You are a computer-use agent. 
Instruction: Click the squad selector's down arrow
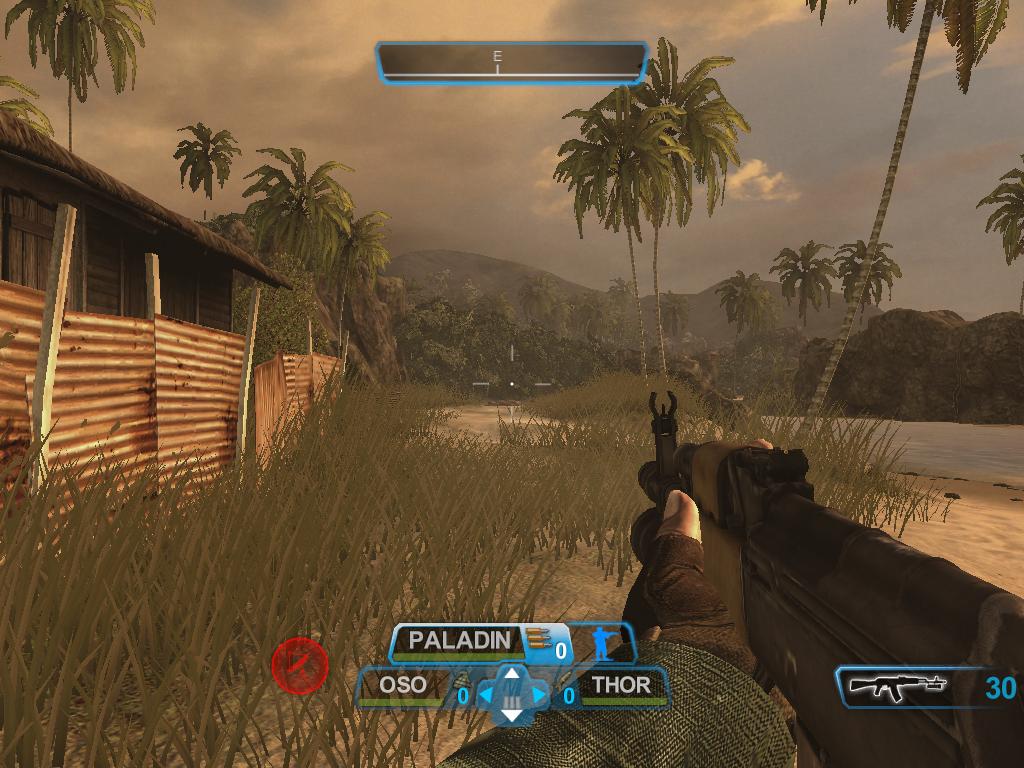[x=512, y=715]
